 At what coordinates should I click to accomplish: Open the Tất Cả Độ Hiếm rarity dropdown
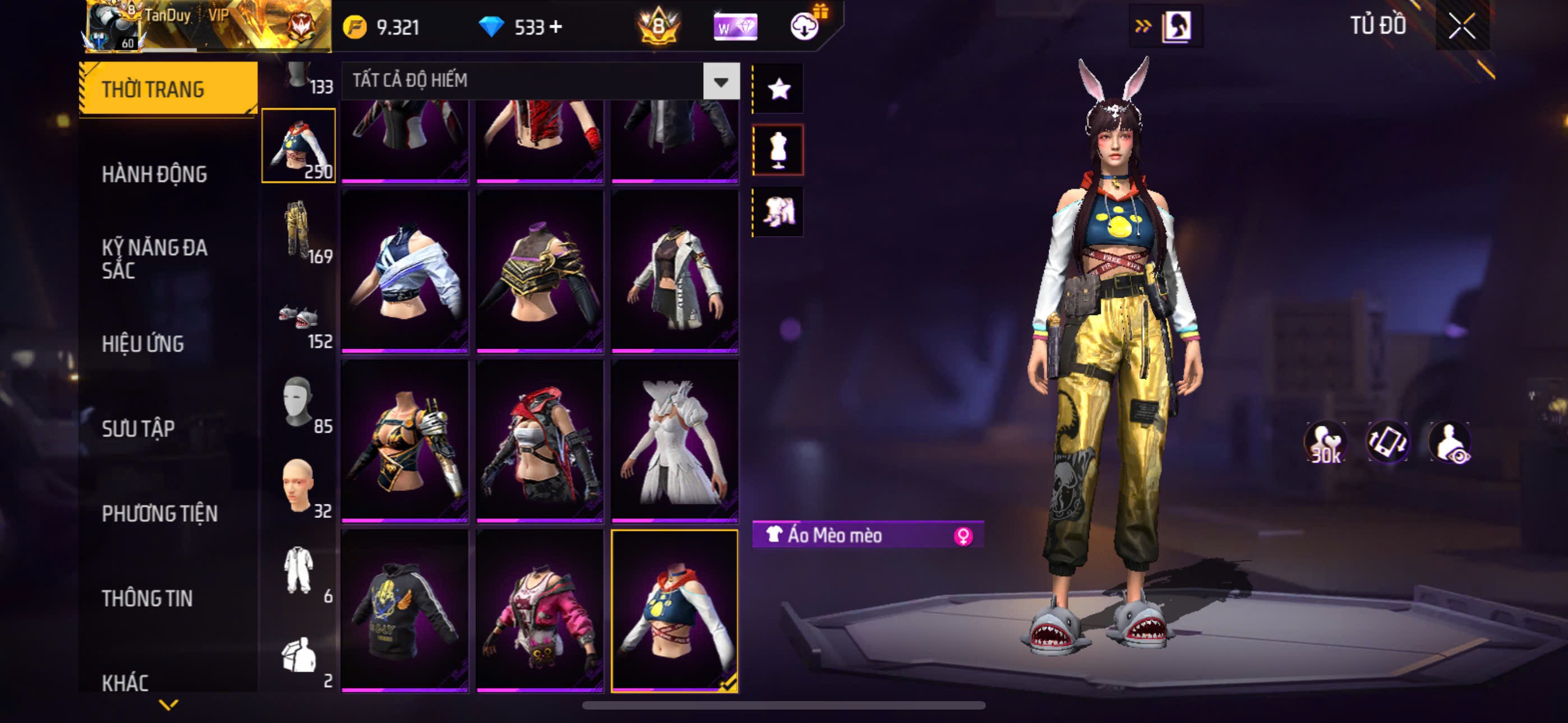[721, 81]
